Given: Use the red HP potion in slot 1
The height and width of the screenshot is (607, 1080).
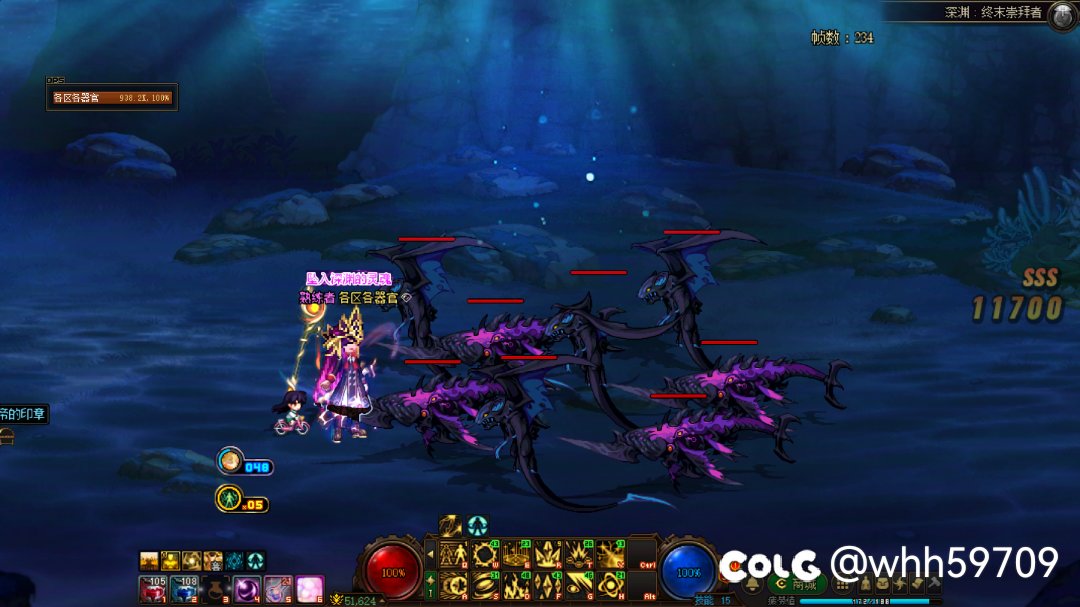Looking at the screenshot, I should click(x=155, y=589).
